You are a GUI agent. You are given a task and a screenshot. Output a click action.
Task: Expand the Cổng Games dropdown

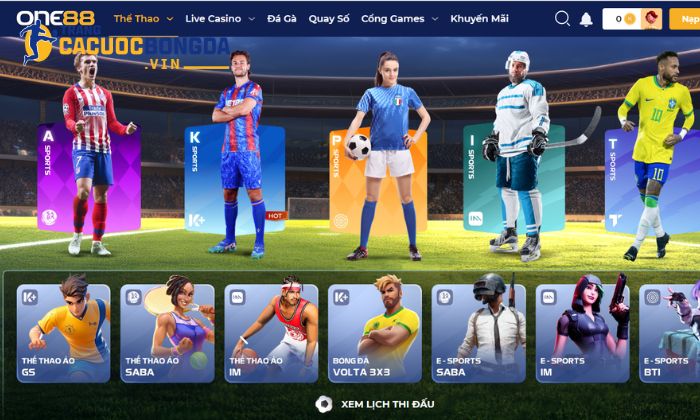coord(397,19)
